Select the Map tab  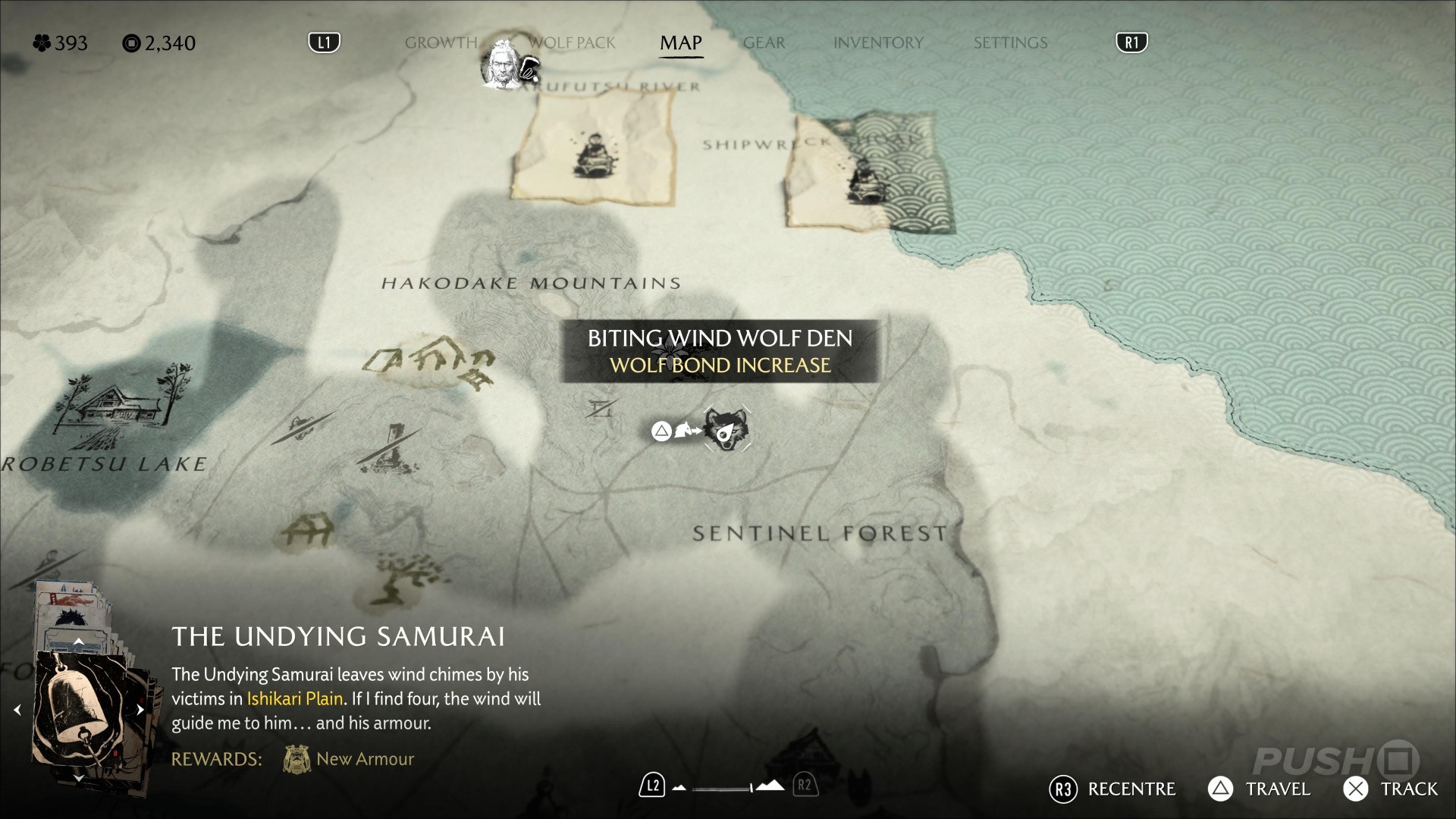(x=680, y=43)
